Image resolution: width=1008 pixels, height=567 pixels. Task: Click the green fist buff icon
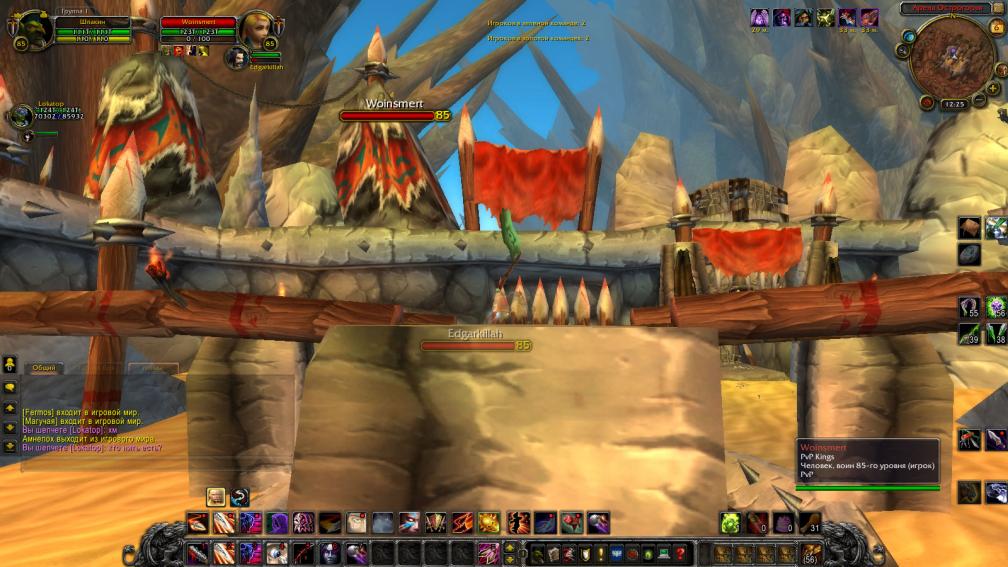coord(826,17)
